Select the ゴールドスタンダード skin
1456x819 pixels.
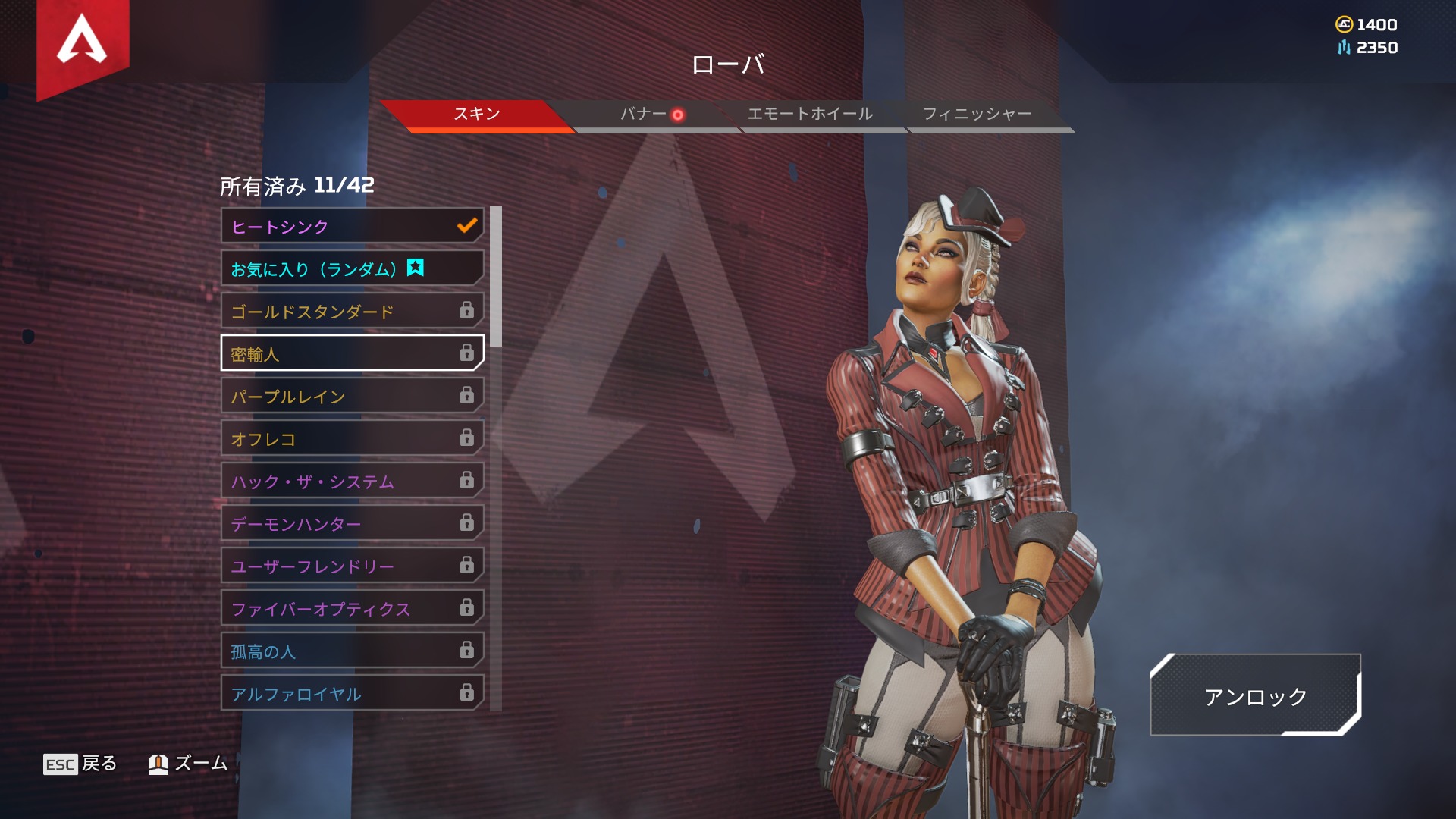click(x=352, y=312)
